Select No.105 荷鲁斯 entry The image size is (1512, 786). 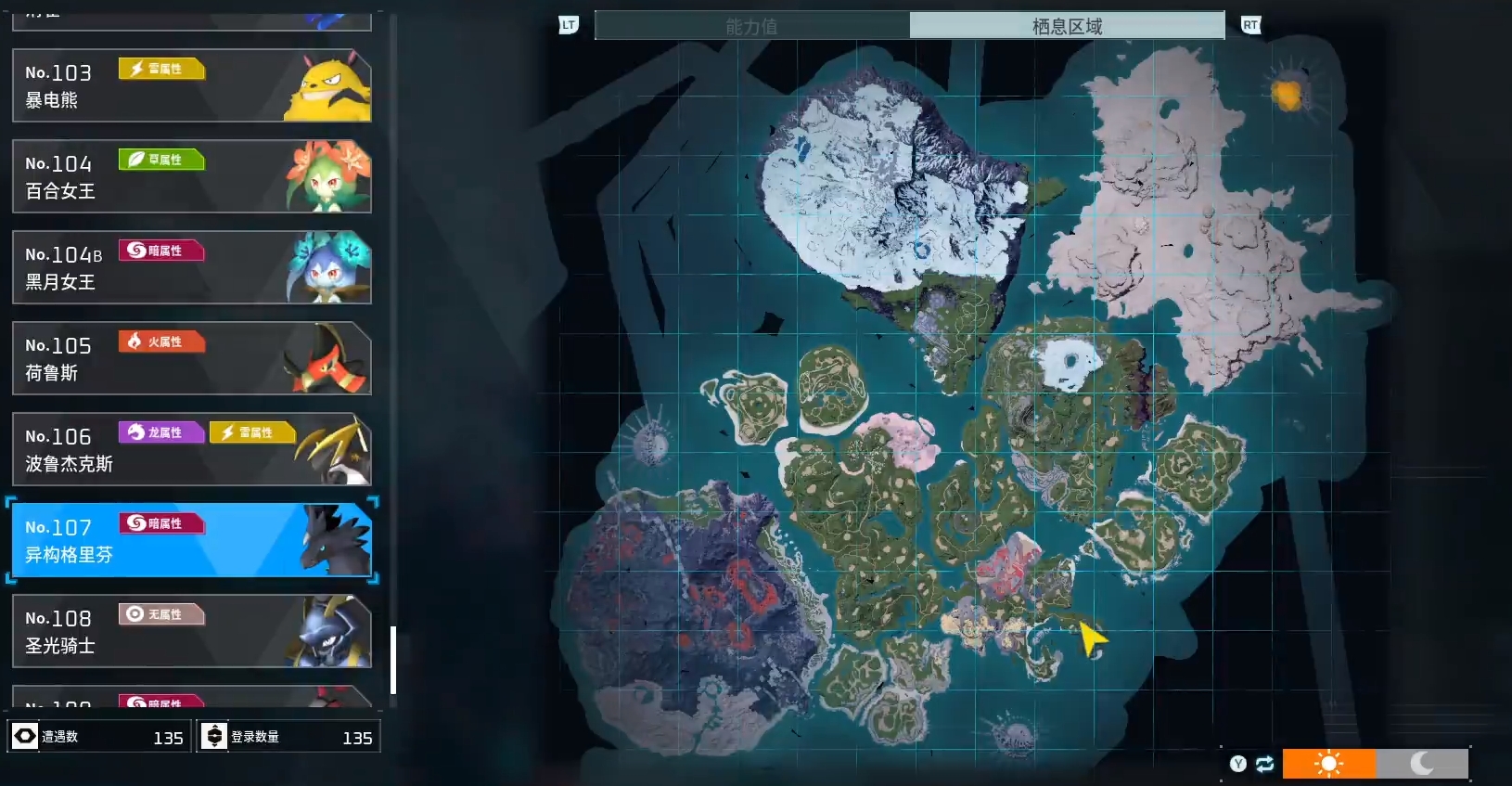click(x=191, y=358)
